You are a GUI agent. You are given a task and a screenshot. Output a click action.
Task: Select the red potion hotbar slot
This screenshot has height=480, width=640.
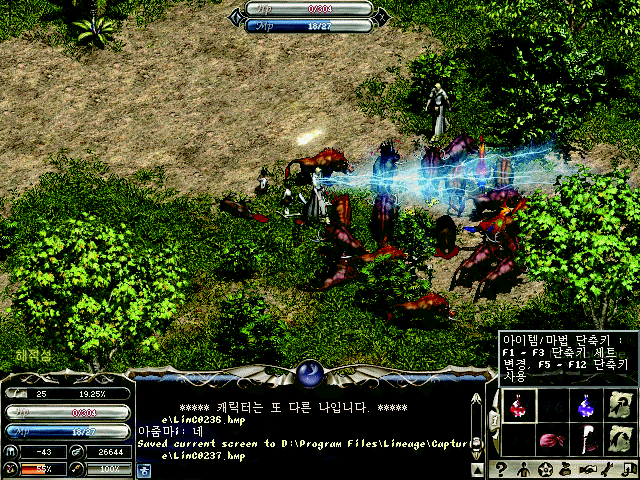click(517, 405)
